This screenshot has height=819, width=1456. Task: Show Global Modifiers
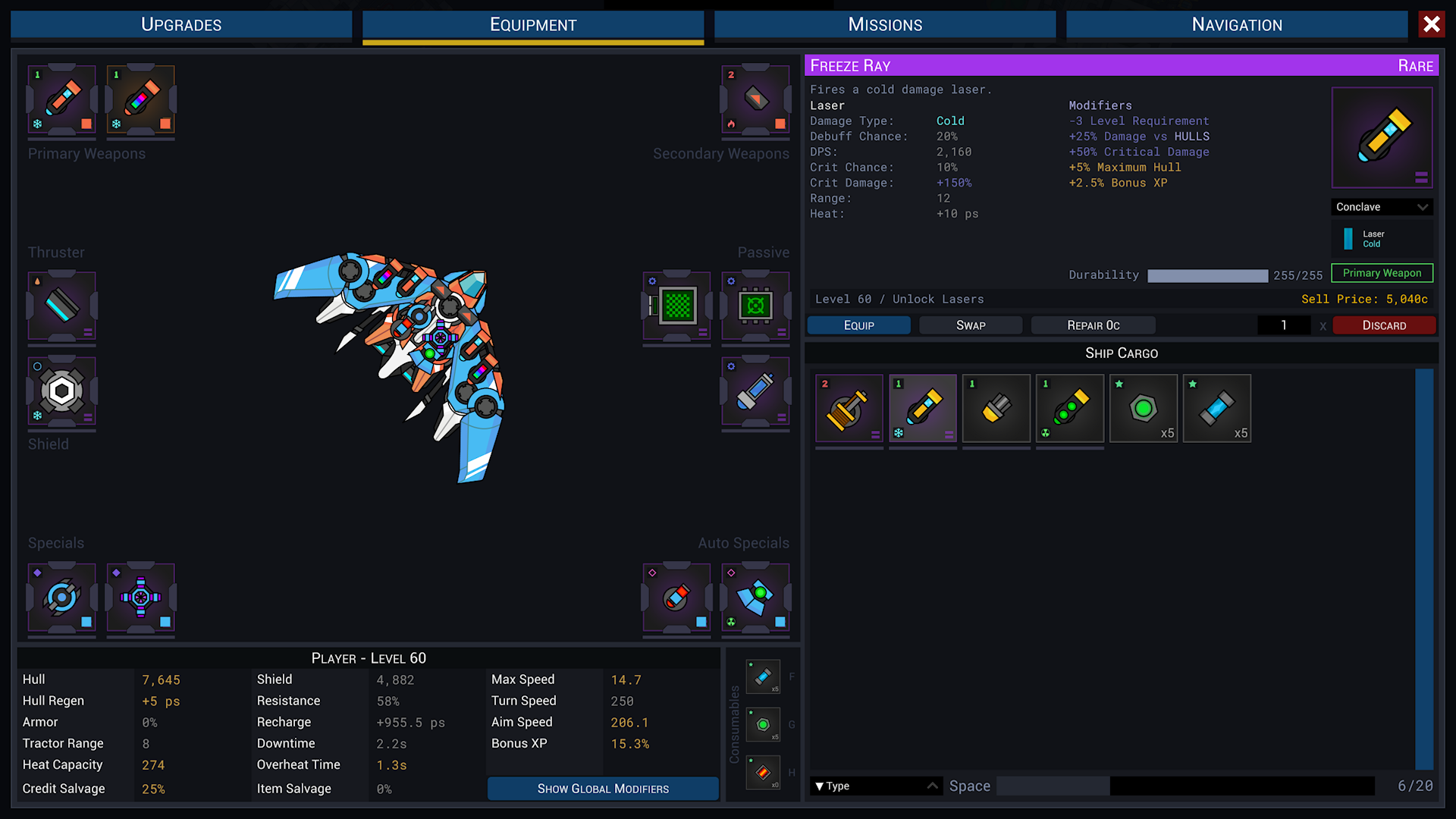tap(603, 789)
